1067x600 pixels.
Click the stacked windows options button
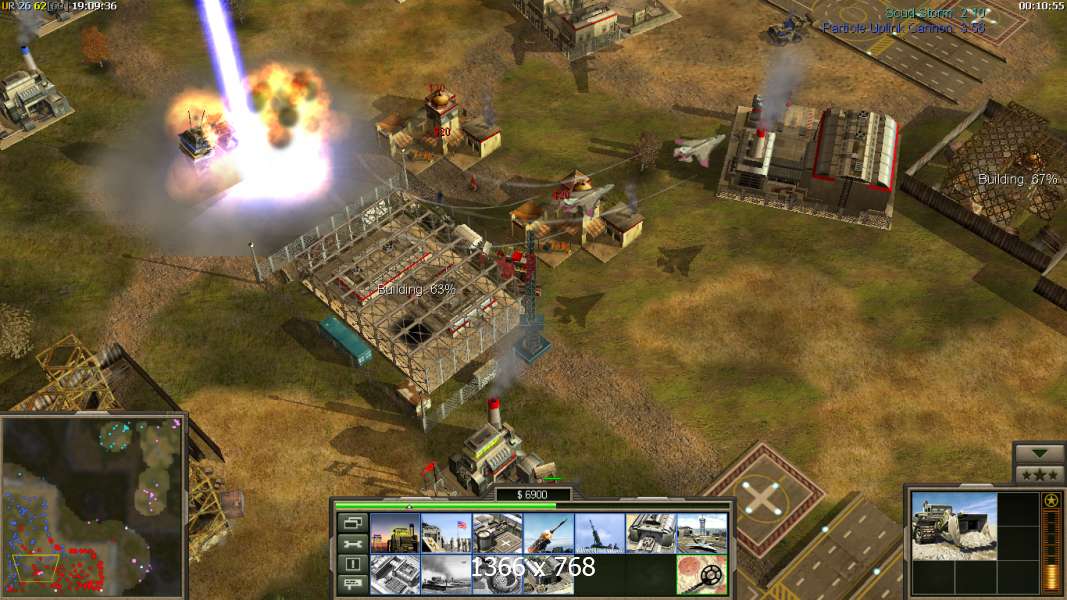(352, 522)
